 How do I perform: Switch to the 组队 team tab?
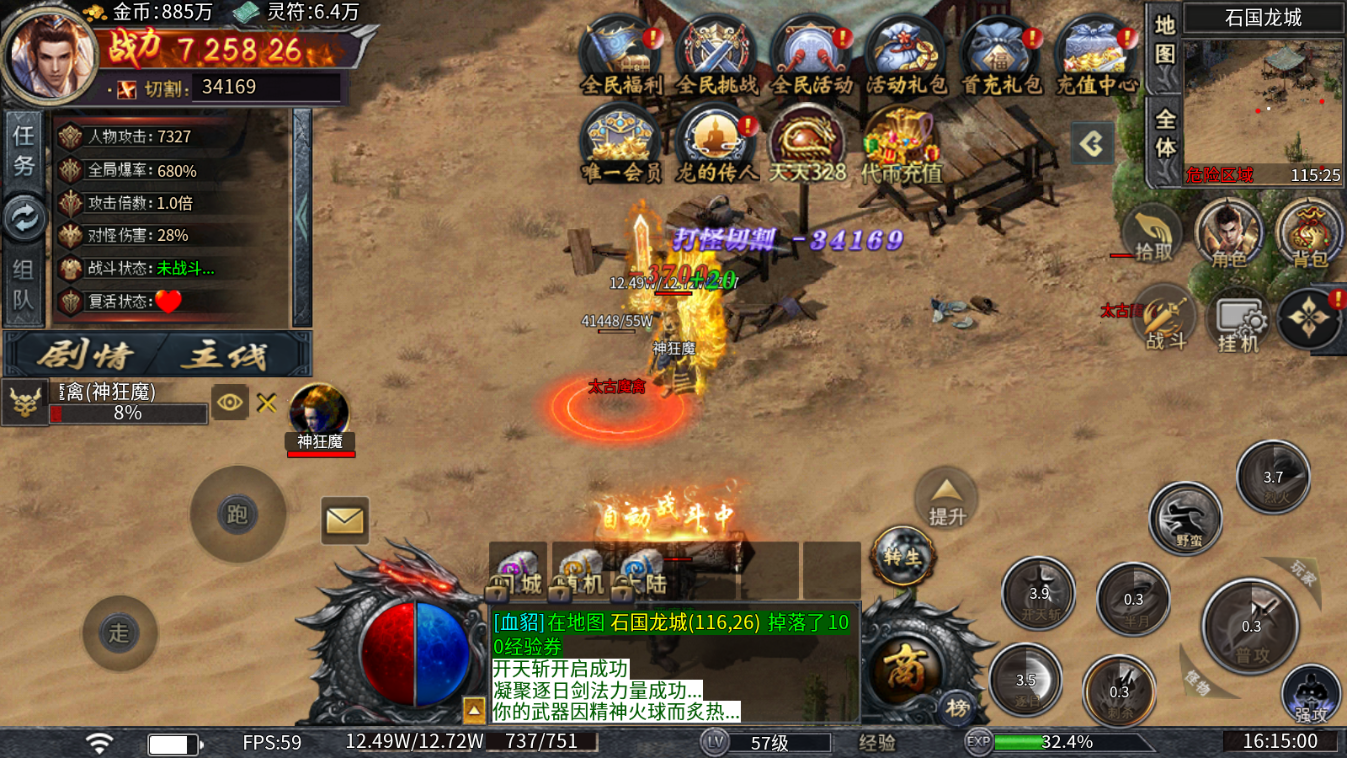coord(23,283)
